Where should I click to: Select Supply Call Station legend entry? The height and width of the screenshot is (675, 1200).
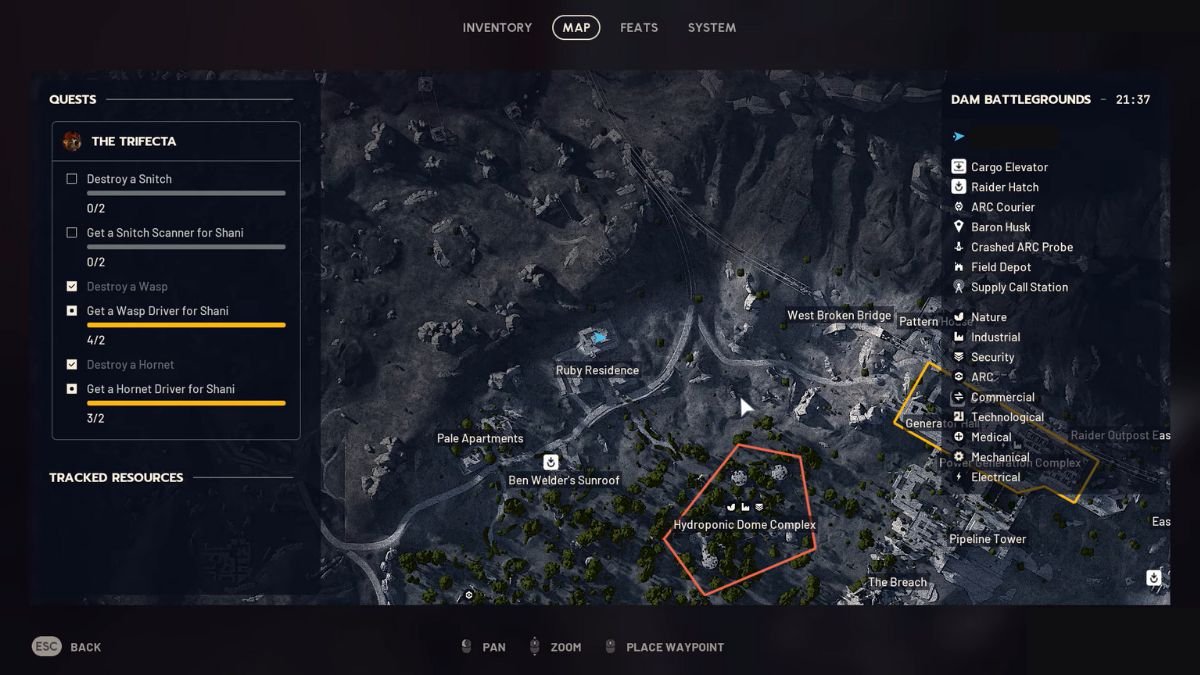1019,287
